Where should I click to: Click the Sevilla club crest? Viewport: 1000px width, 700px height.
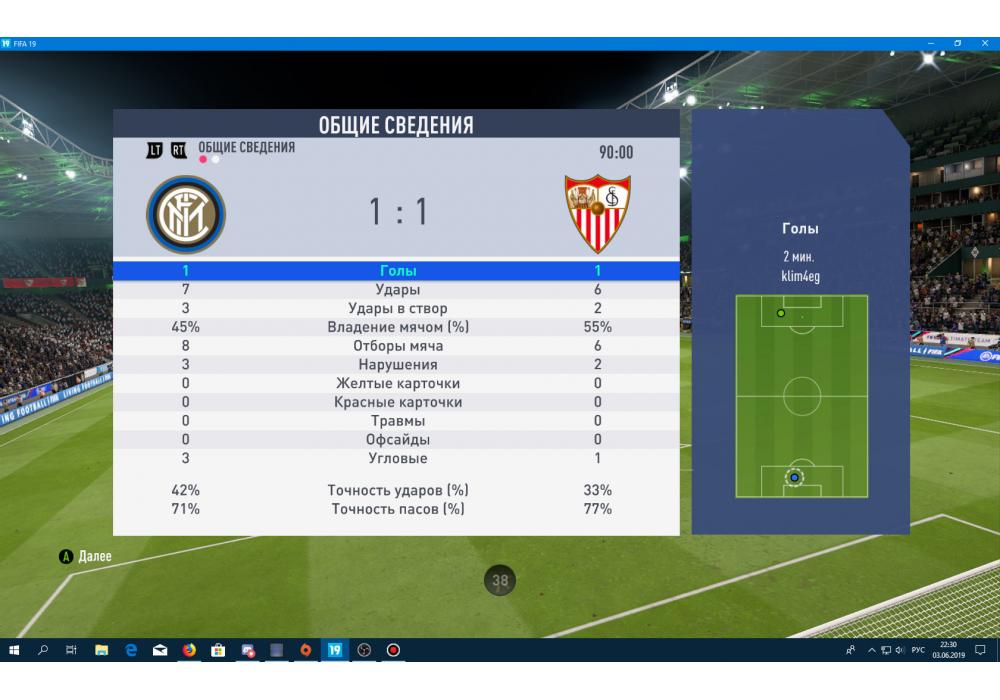click(x=598, y=214)
